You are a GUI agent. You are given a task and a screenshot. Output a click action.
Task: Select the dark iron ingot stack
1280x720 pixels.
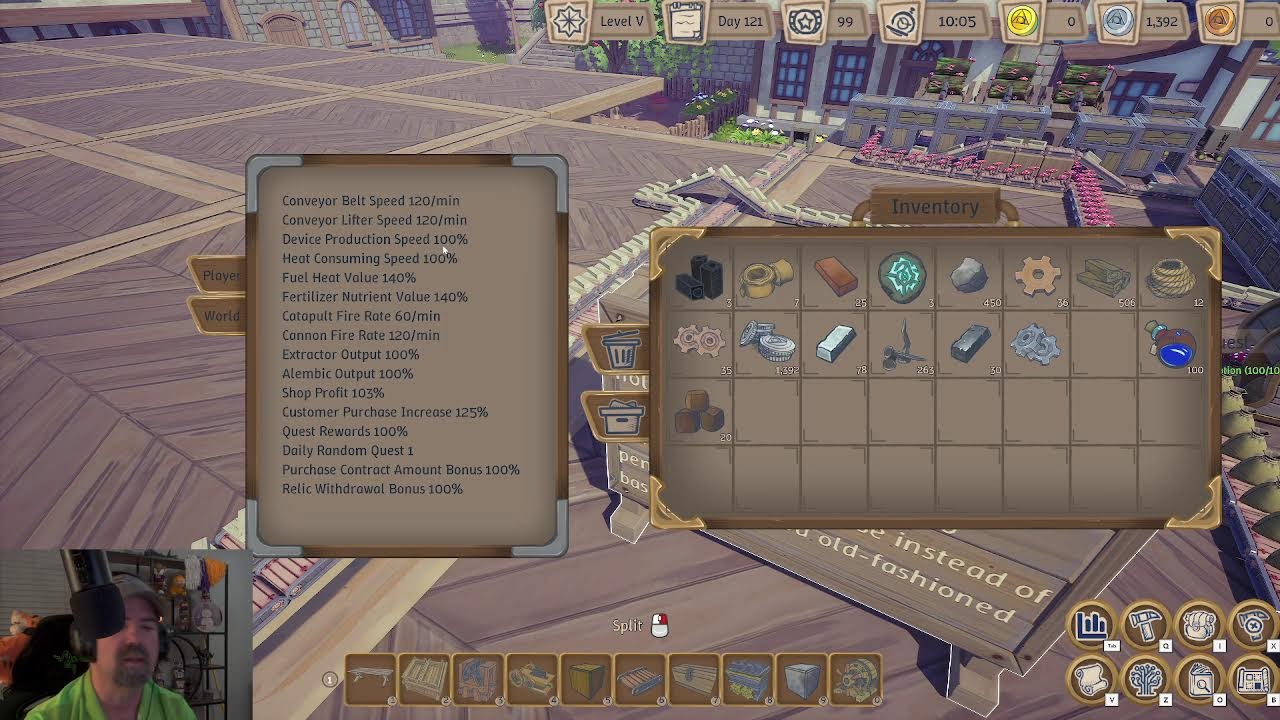point(968,343)
